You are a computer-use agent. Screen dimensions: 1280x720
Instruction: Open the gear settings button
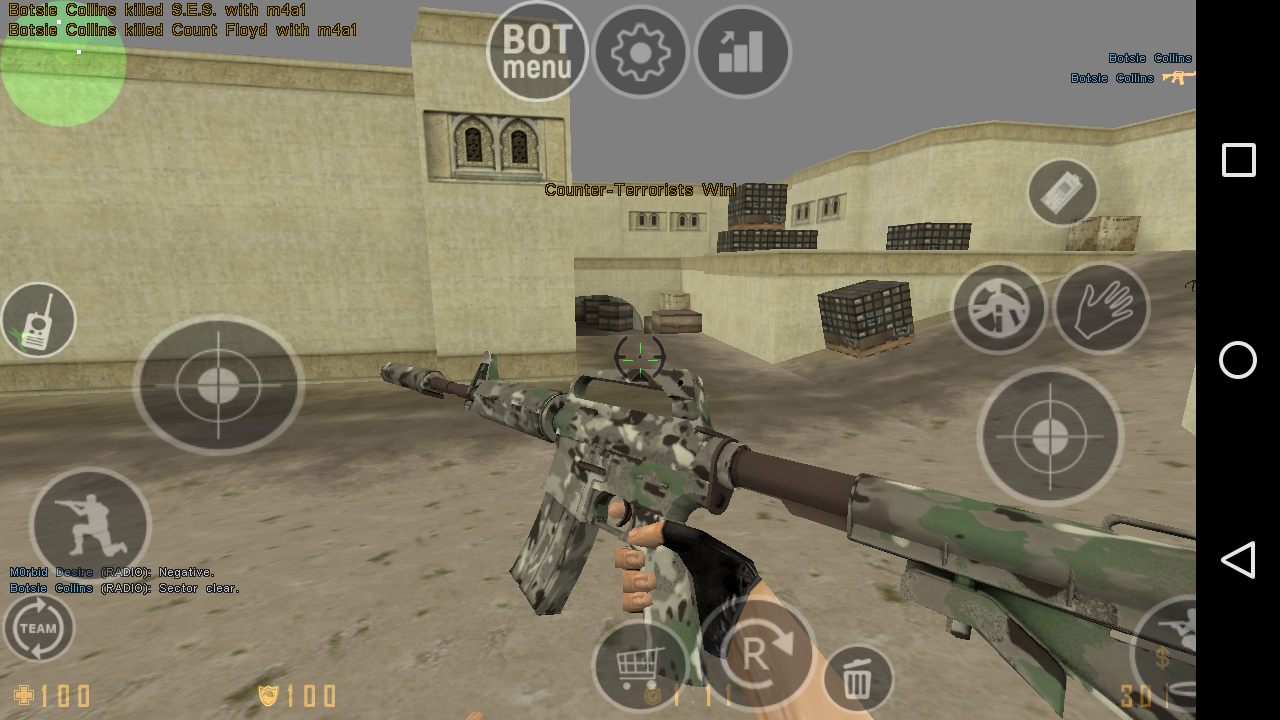tap(640, 52)
